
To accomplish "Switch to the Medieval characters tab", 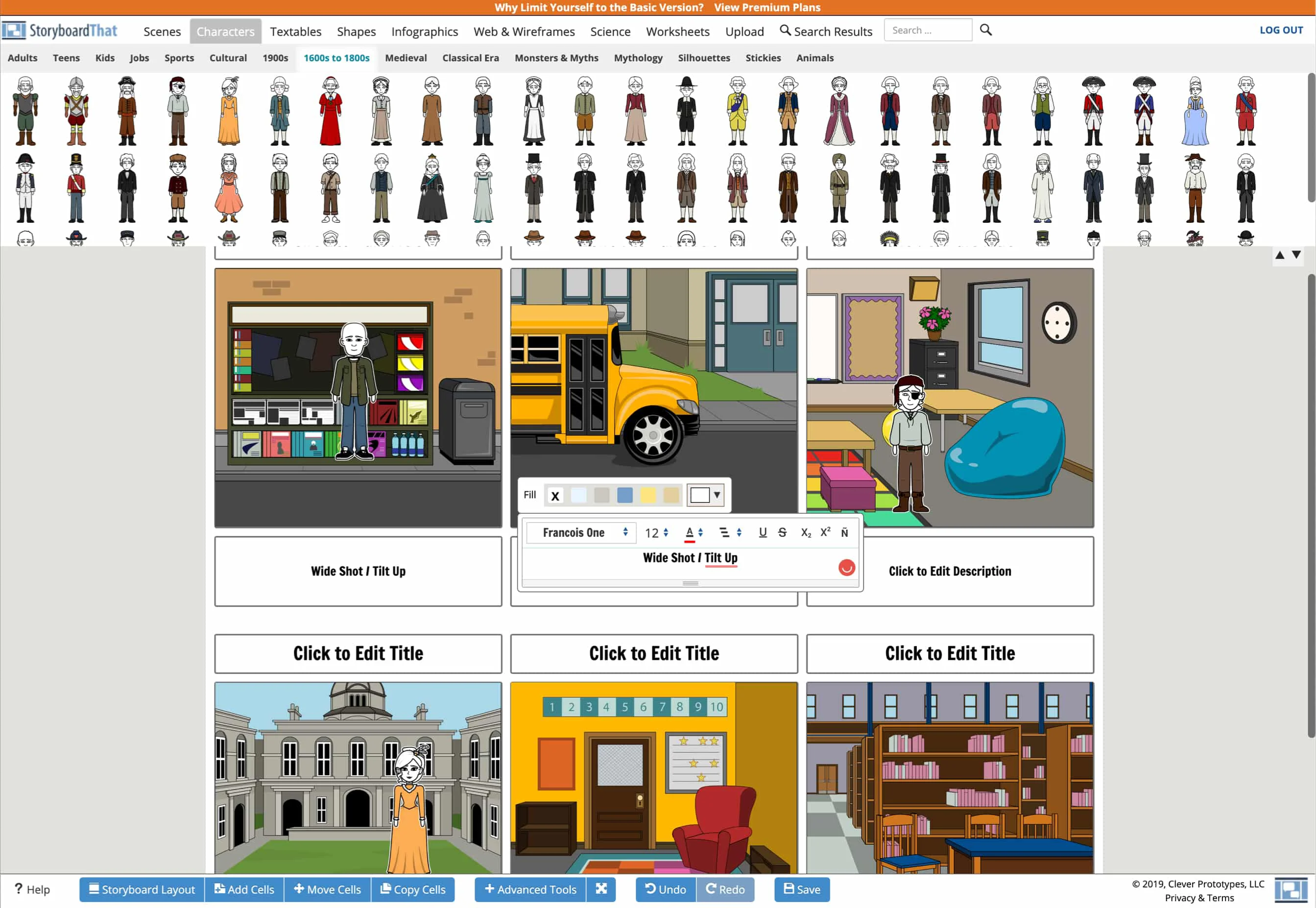I will (x=406, y=57).
